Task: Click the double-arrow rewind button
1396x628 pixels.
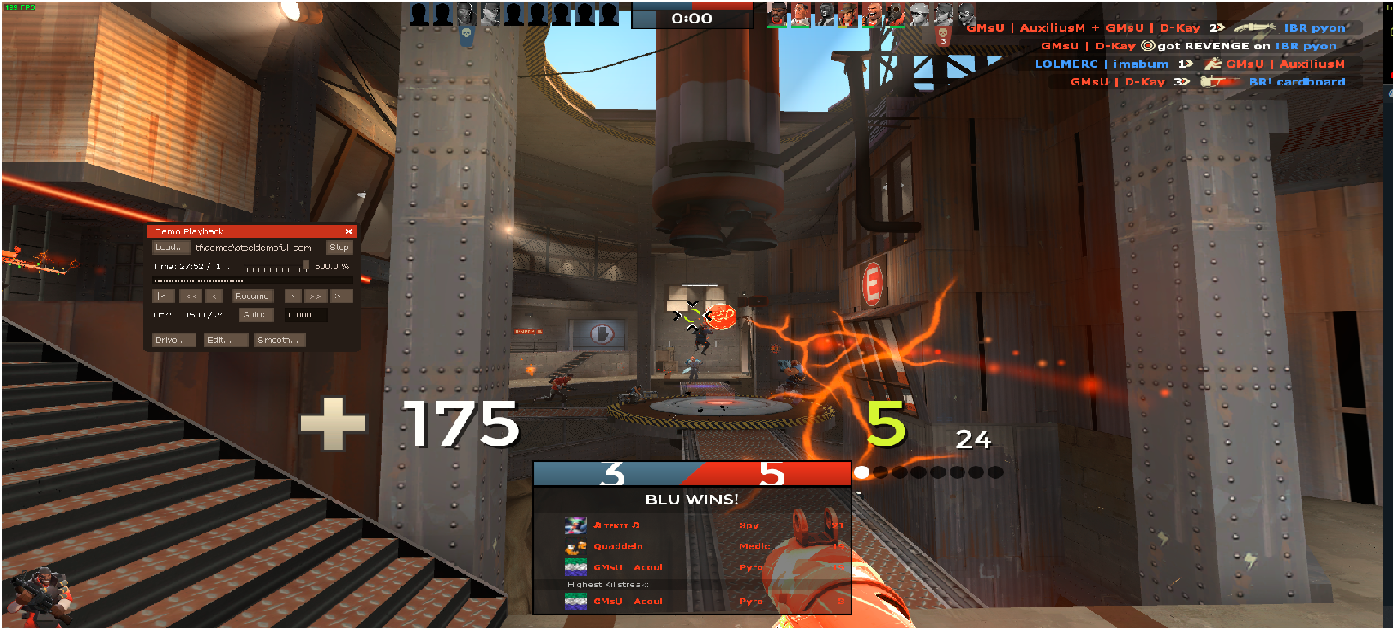Action: 189,296
